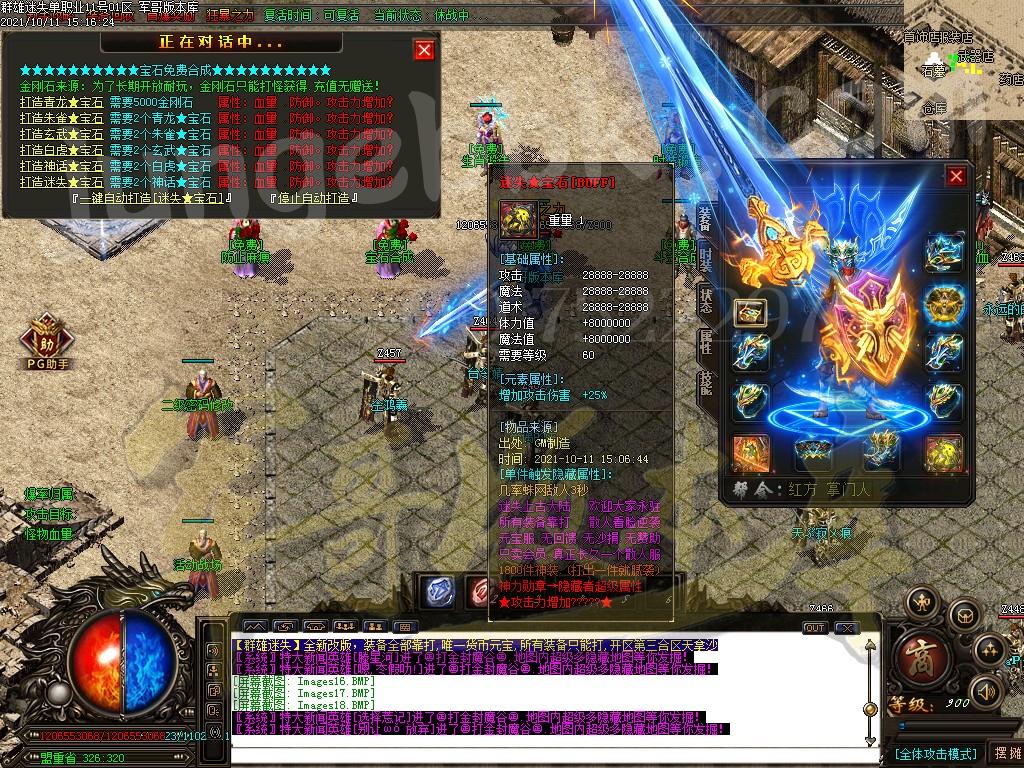Open the 状态 status tab
The image size is (1024, 768).
click(705, 301)
